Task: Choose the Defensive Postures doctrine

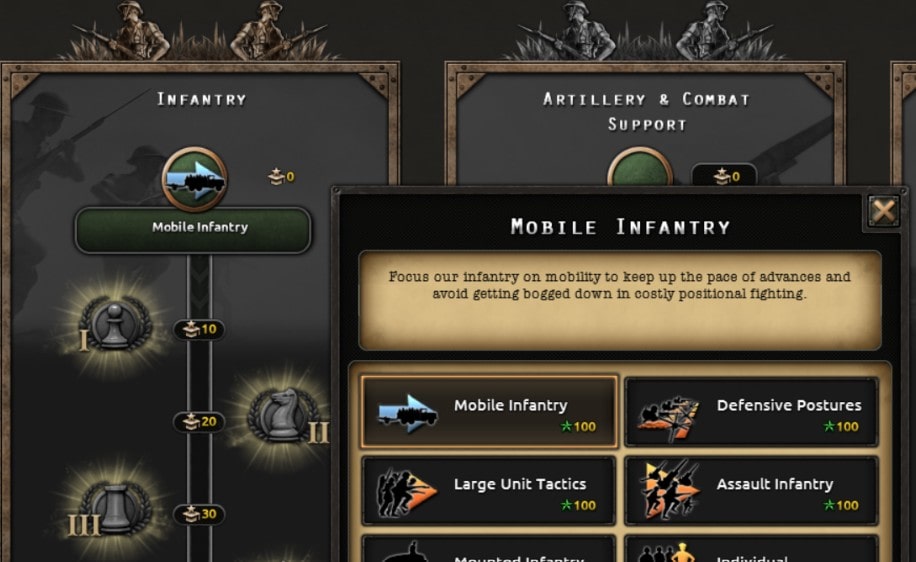Action: [751, 412]
